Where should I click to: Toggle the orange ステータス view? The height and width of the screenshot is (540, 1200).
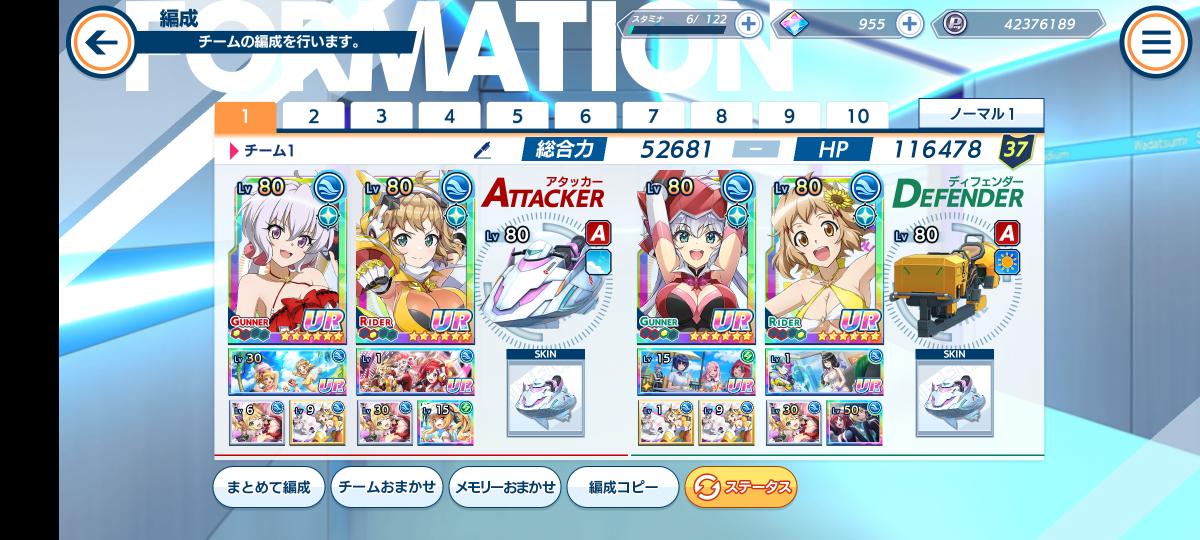[x=741, y=487]
